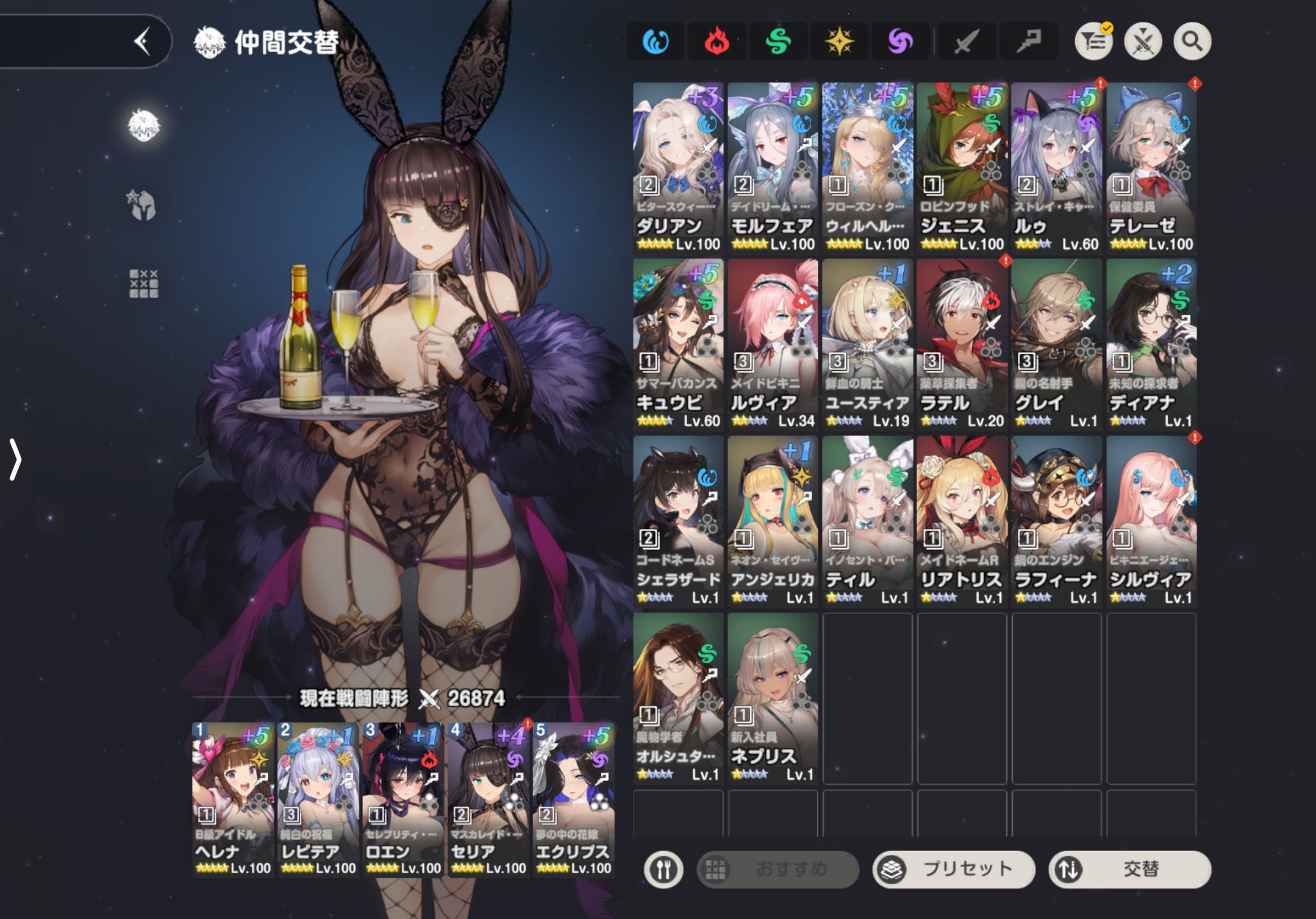Filter roster by light element
This screenshot has width=1316, height=919.
[839, 41]
